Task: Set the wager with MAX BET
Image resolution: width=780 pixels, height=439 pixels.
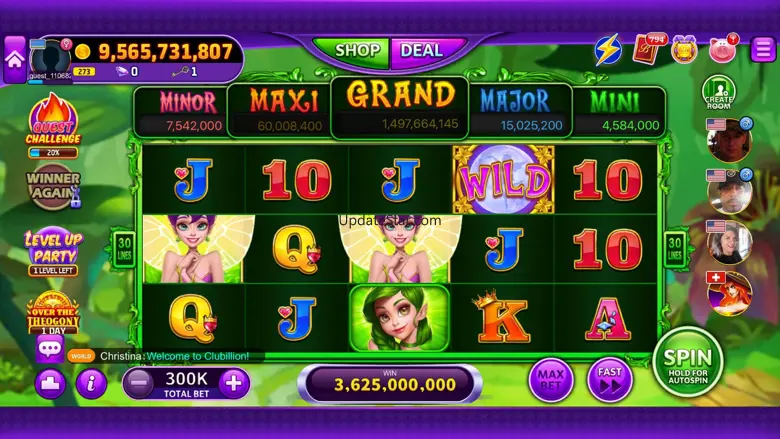Action: pos(551,380)
